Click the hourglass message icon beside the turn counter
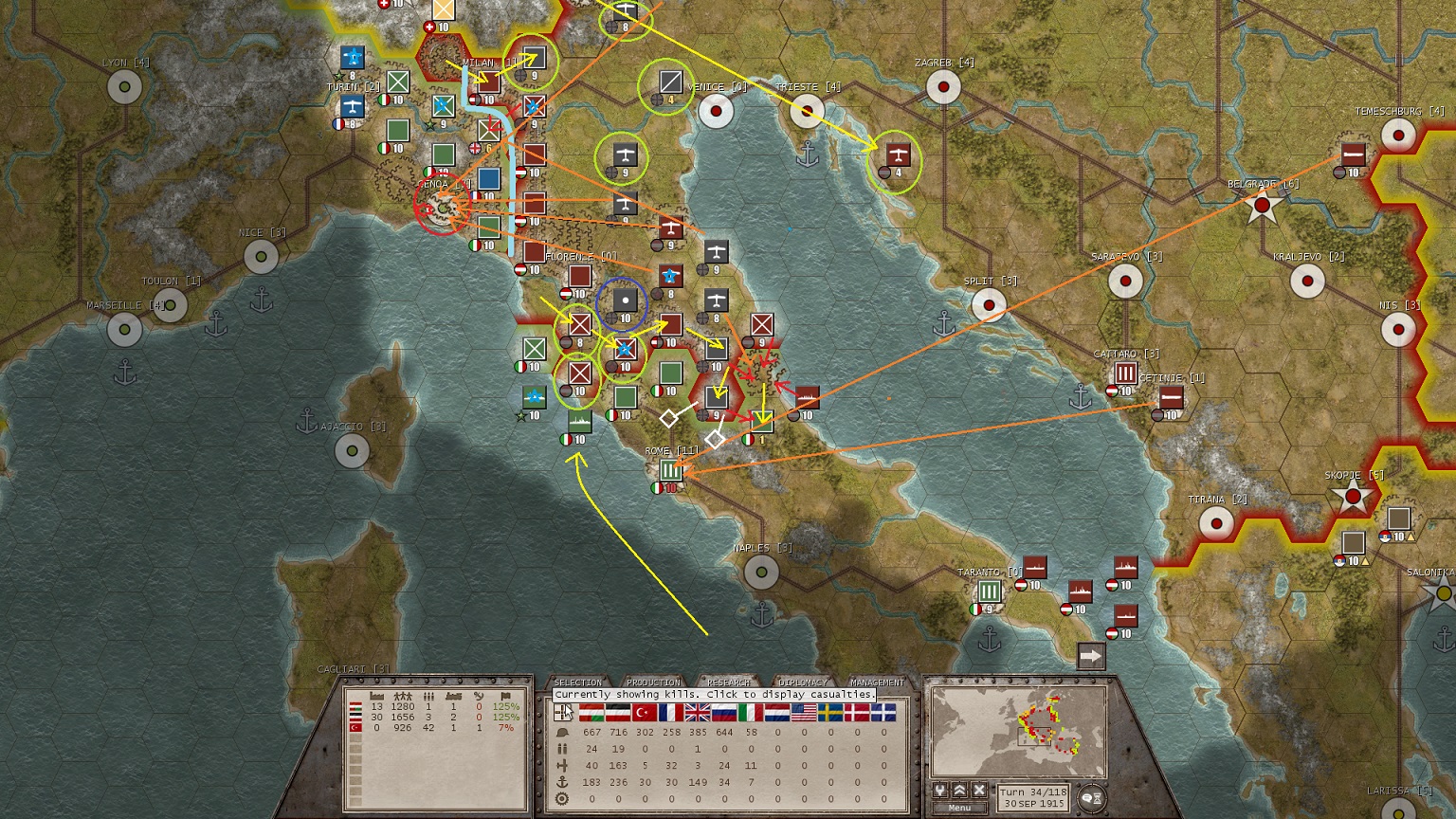Viewport: 1456px width, 819px height. (1098, 798)
